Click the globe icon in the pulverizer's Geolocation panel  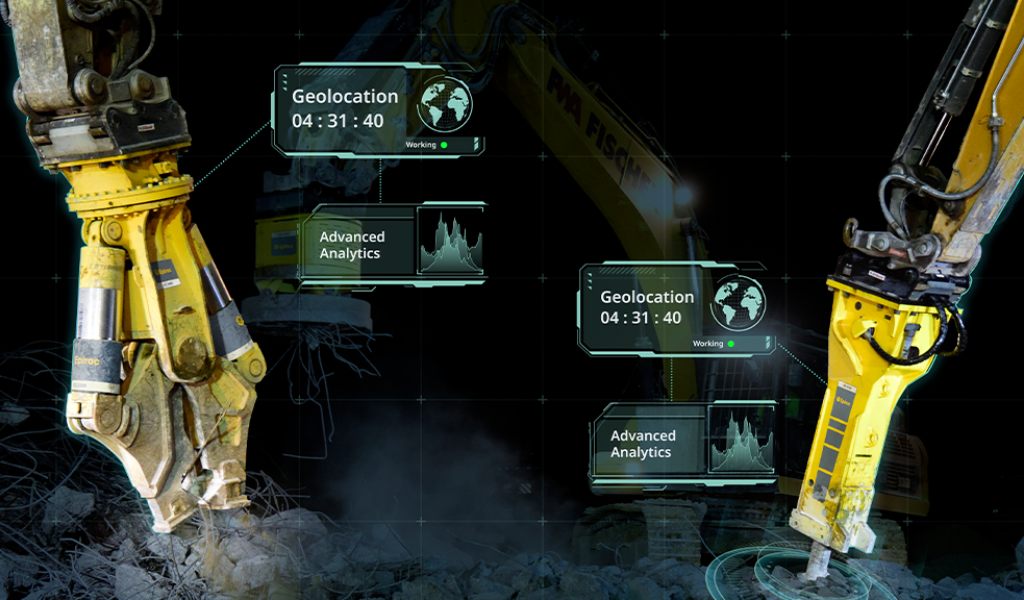pyautogui.click(x=445, y=103)
